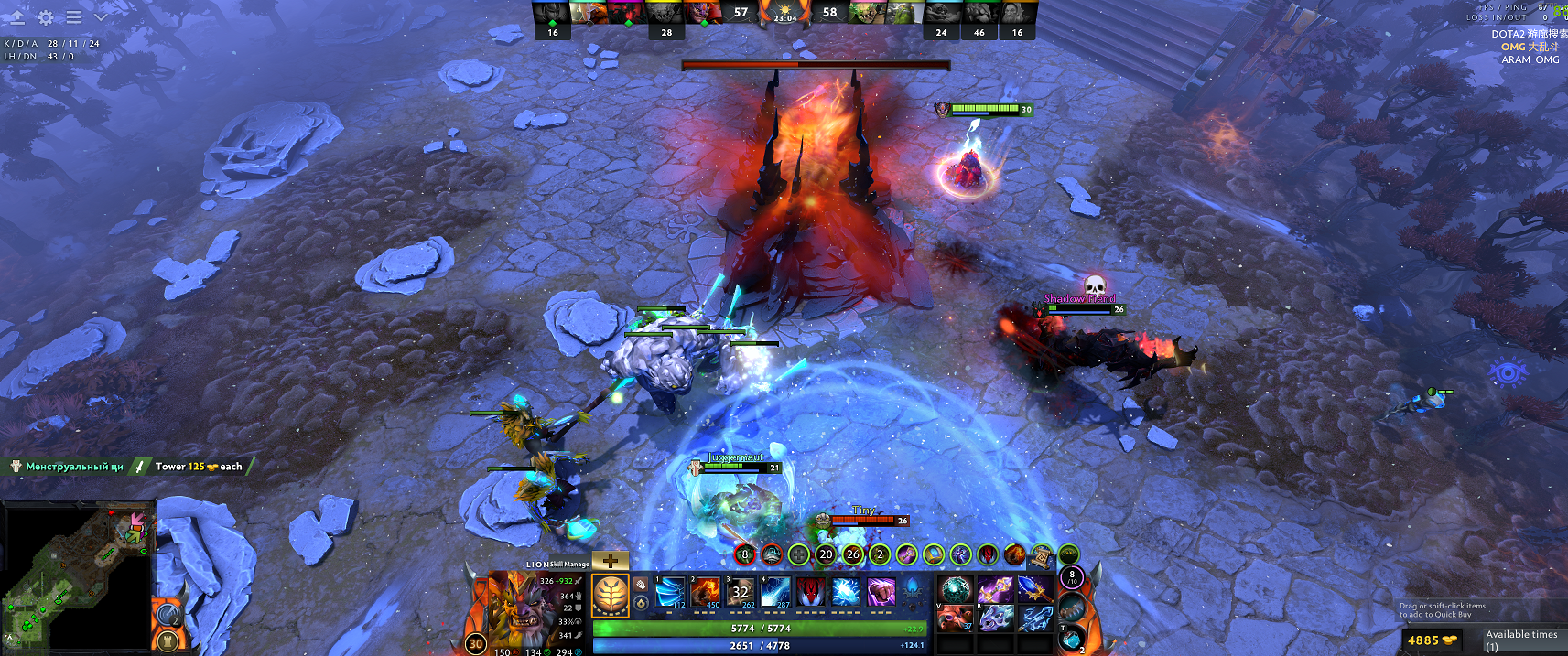Click the Available times button
Screen dimensions: 1568x656
coord(1520,640)
